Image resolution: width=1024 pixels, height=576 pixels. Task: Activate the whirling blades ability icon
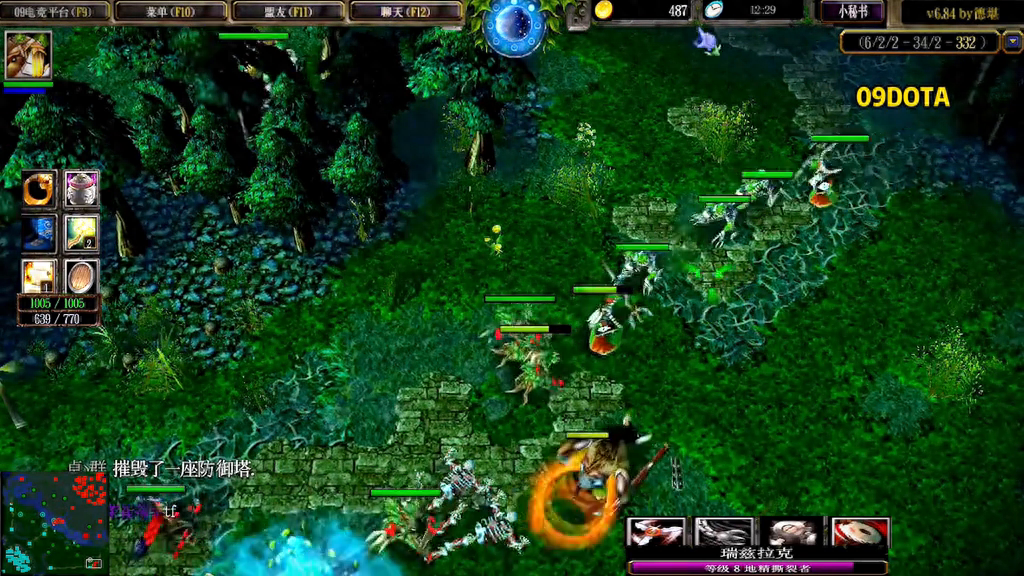tap(656, 532)
